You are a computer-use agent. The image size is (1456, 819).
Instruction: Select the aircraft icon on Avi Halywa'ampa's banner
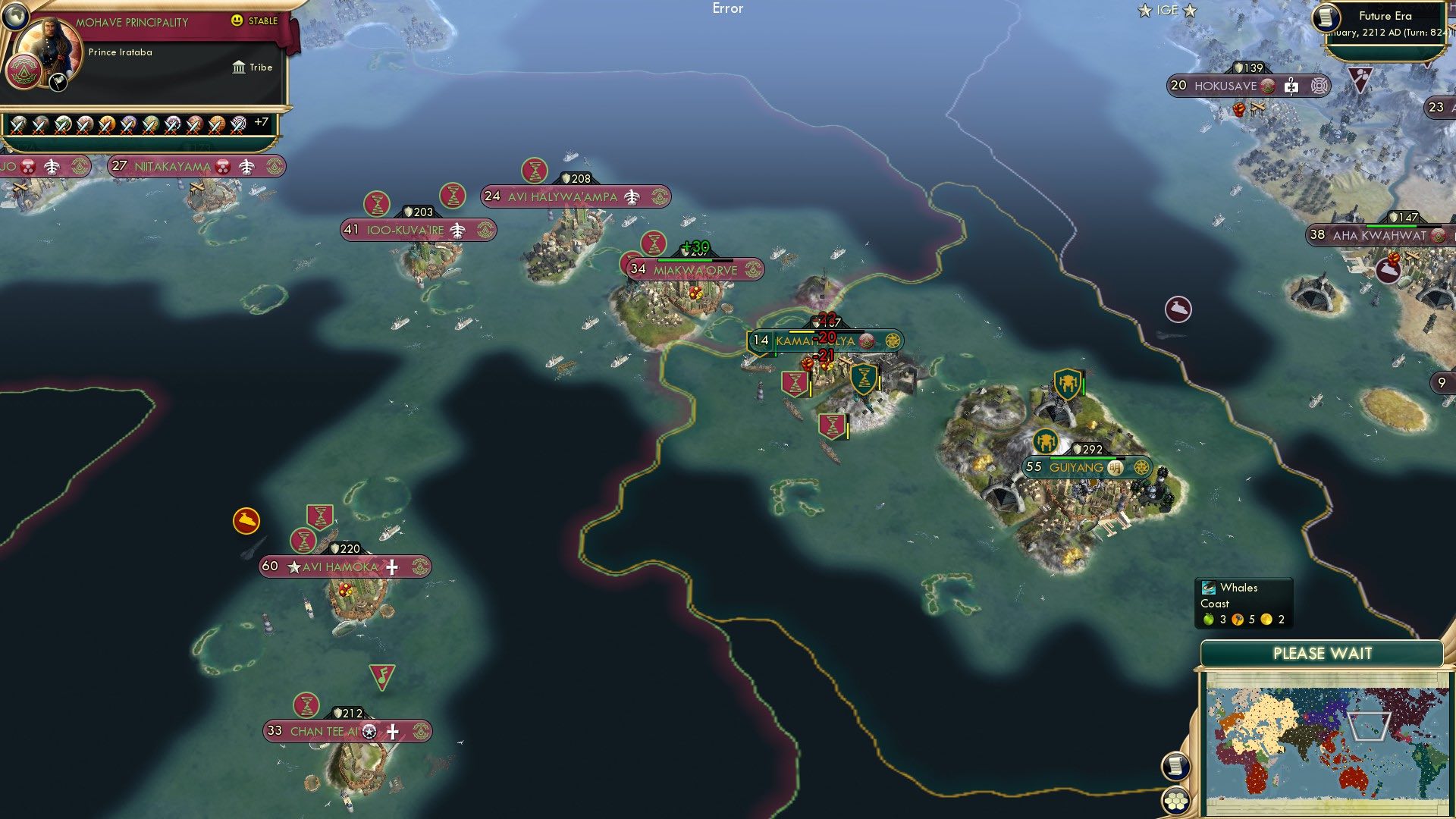click(632, 196)
